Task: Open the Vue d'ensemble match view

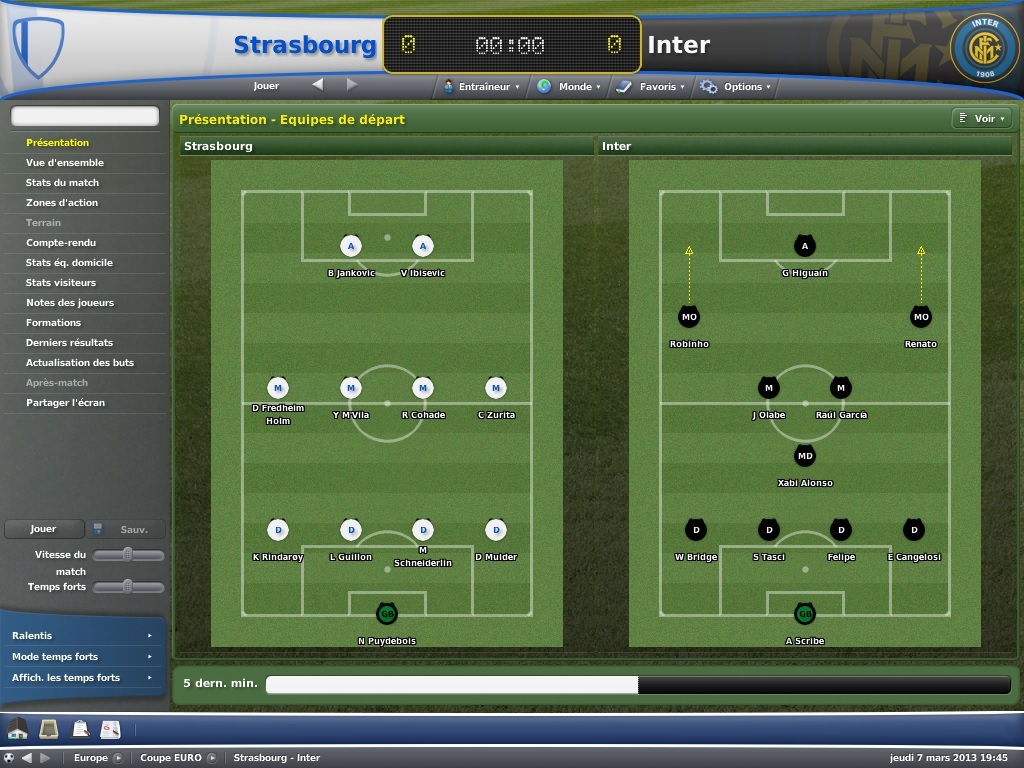Action: [x=65, y=163]
